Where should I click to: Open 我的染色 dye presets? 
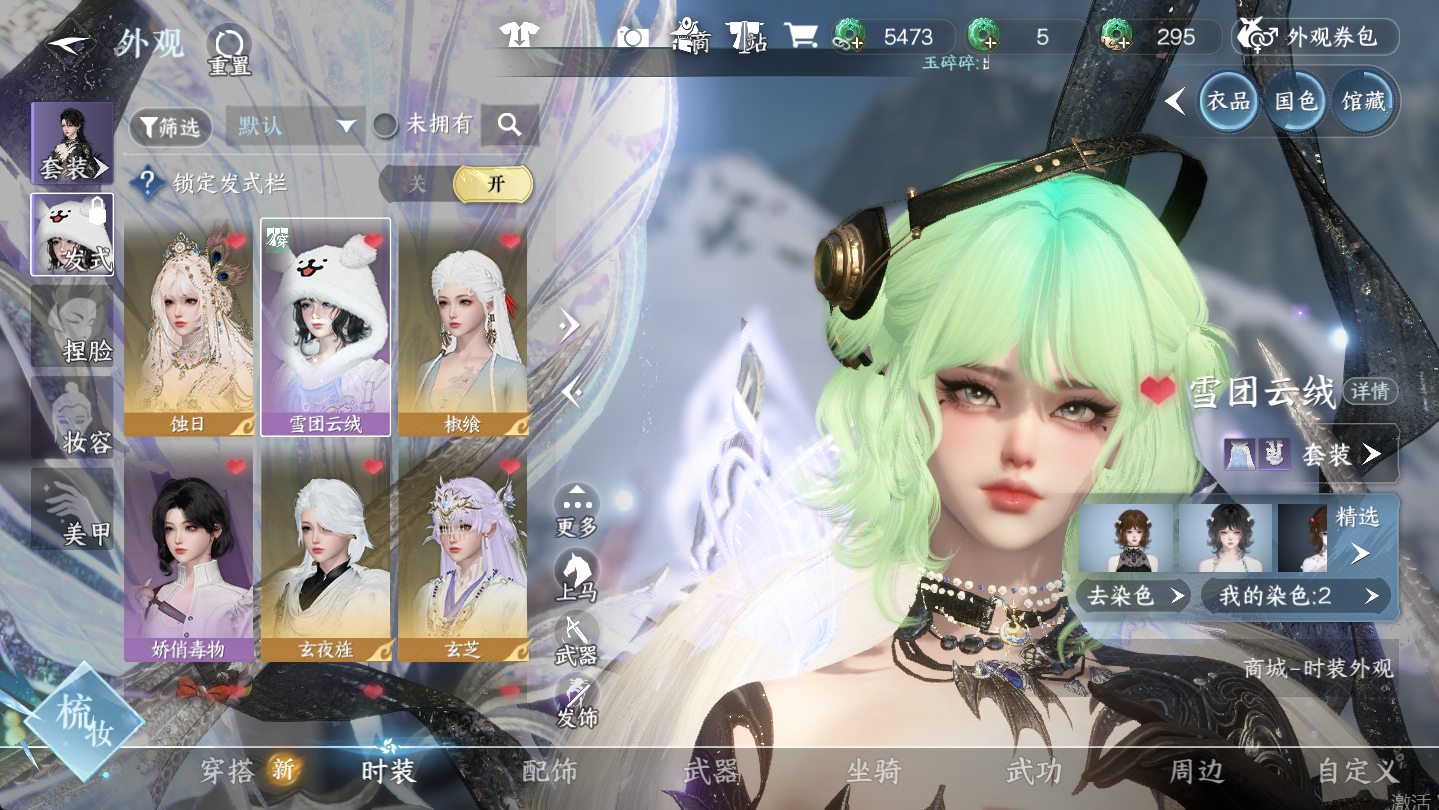[x=1295, y=597]
